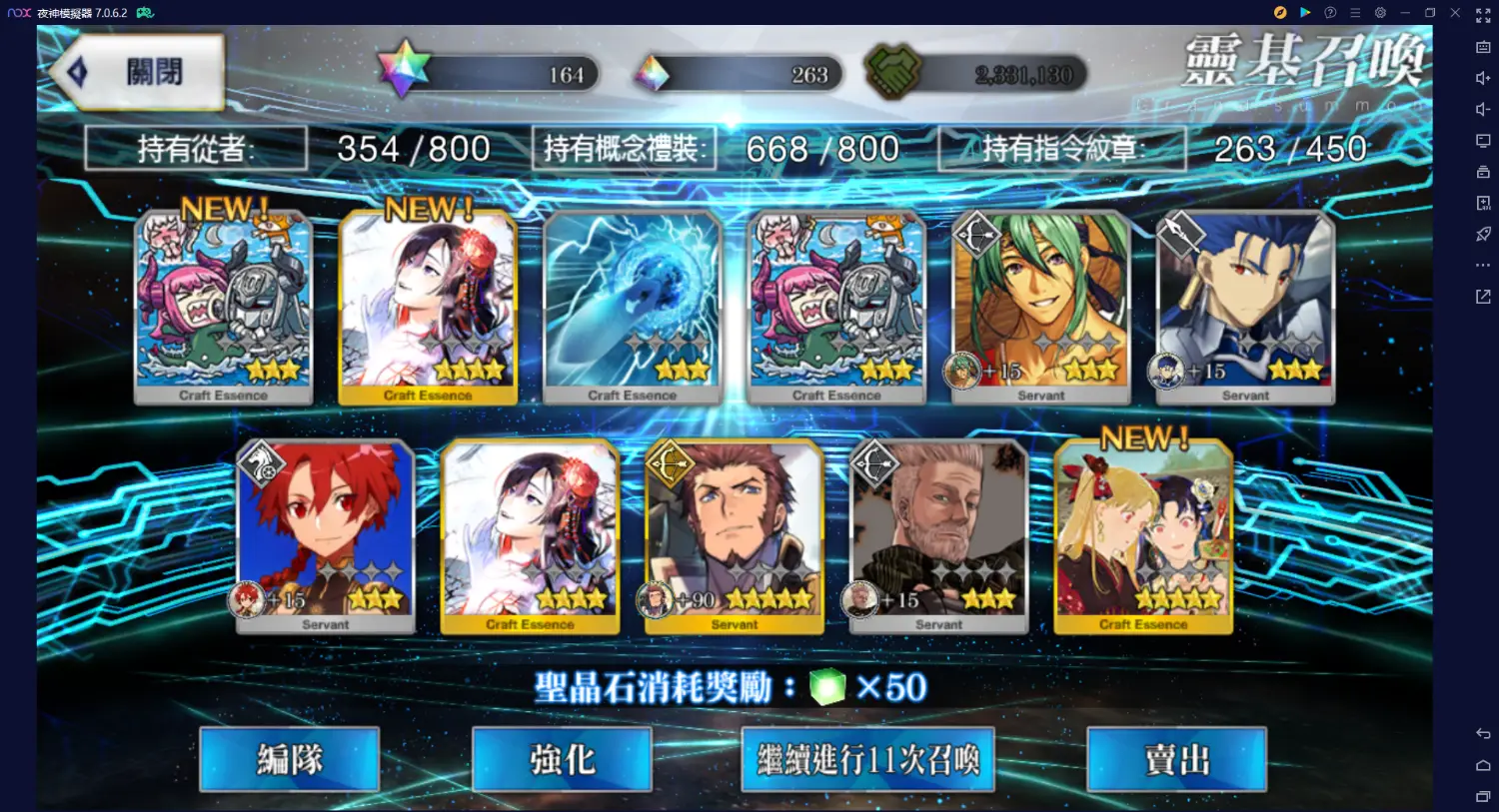Select the blue lightning orb Craft Essence card
1499x812 pixels.
coord(632,306)
